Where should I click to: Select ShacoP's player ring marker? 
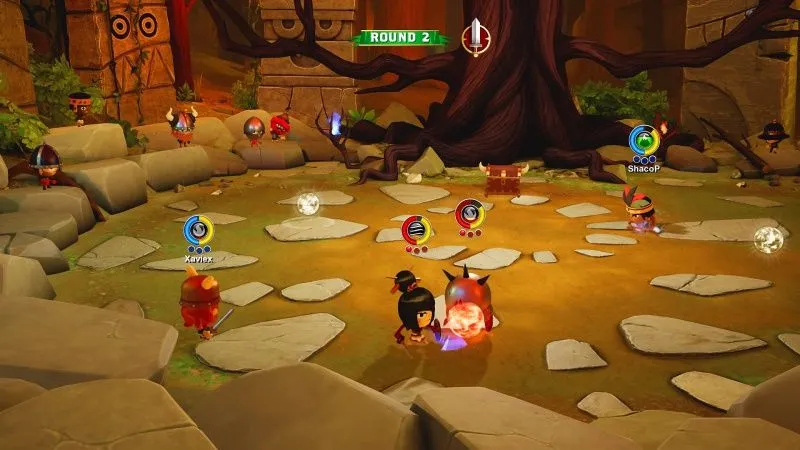642,140
